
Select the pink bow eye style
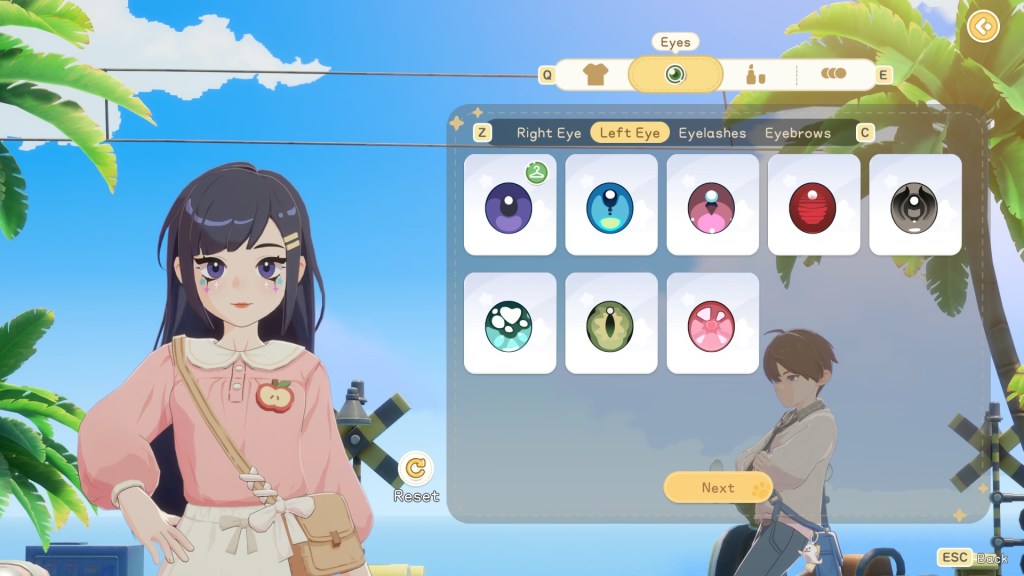pos(712,324)
